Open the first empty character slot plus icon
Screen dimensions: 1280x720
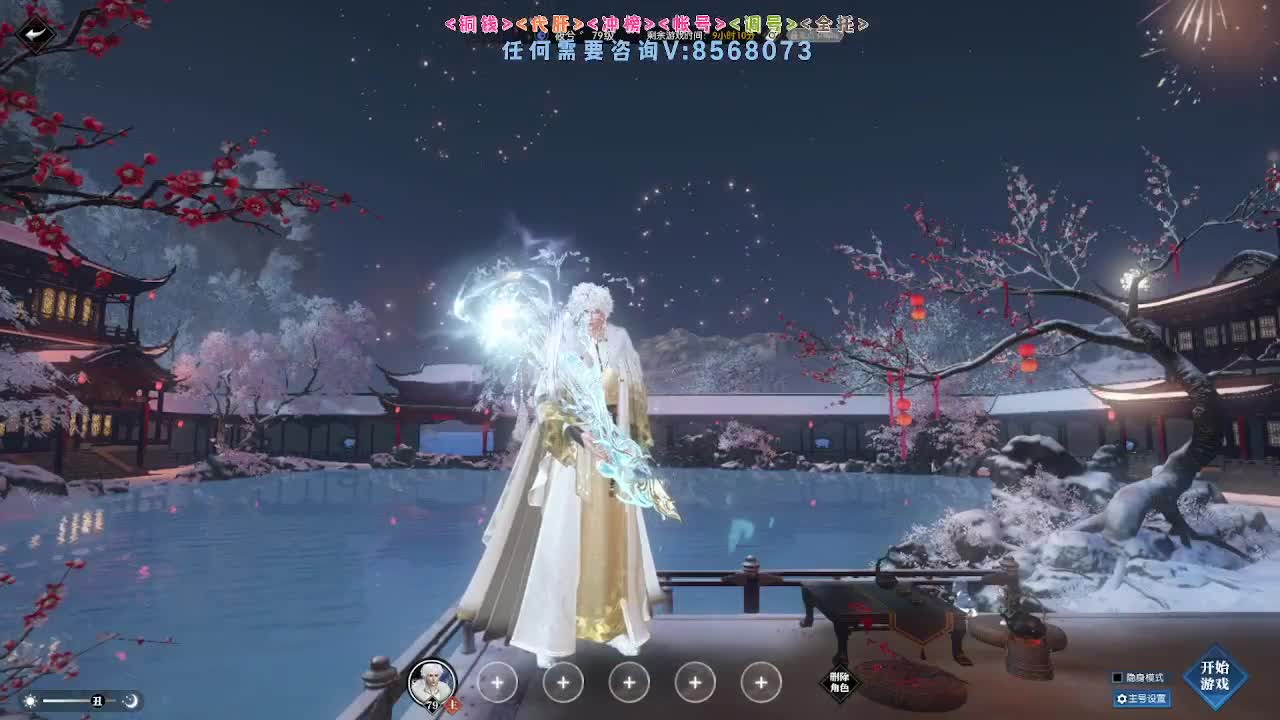(495, 682)
